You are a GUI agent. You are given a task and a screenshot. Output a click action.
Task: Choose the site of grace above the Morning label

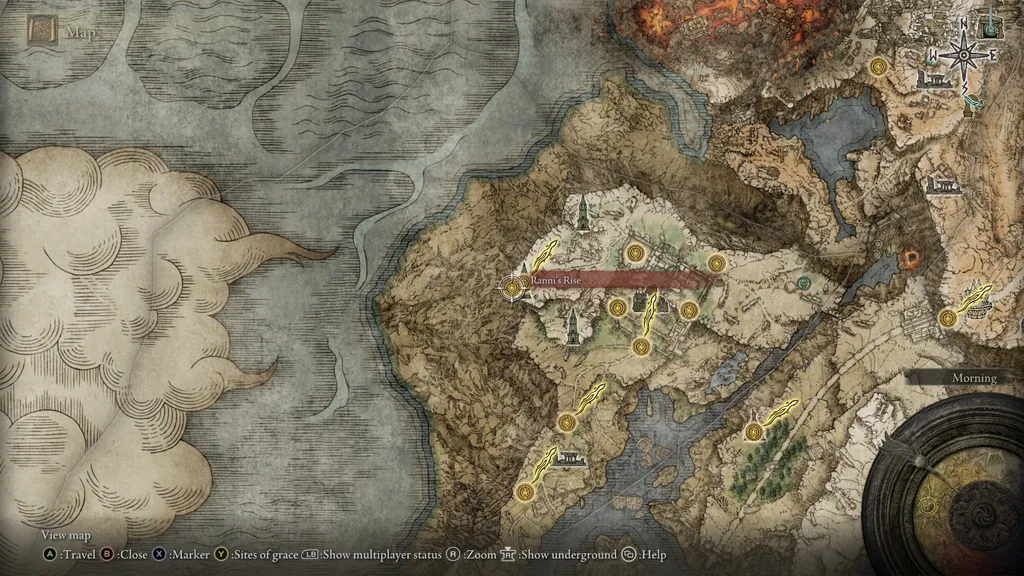pyautogui.click(x=947, y=318)
